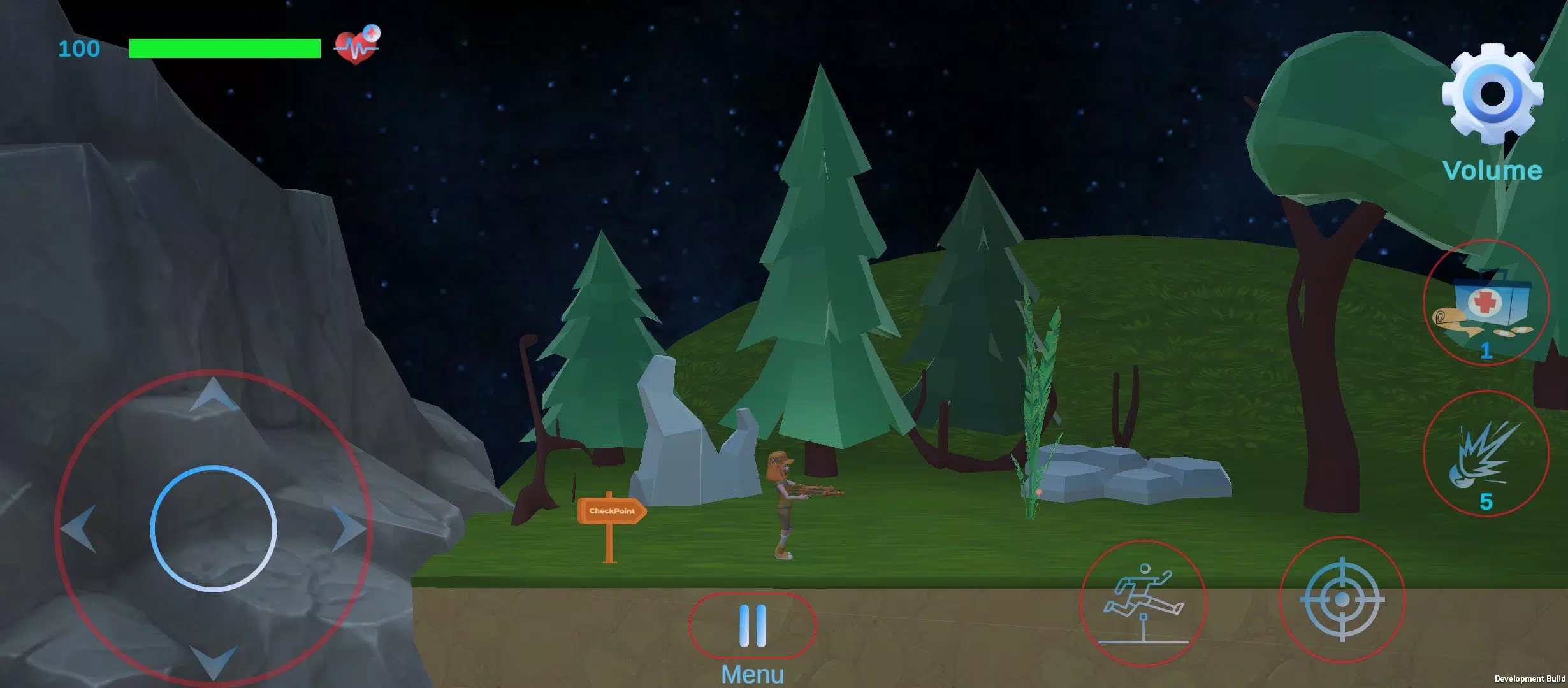Open the Volume settings gear
The height and width of the screenshot is (688, 1568).
coord(1492,96)
